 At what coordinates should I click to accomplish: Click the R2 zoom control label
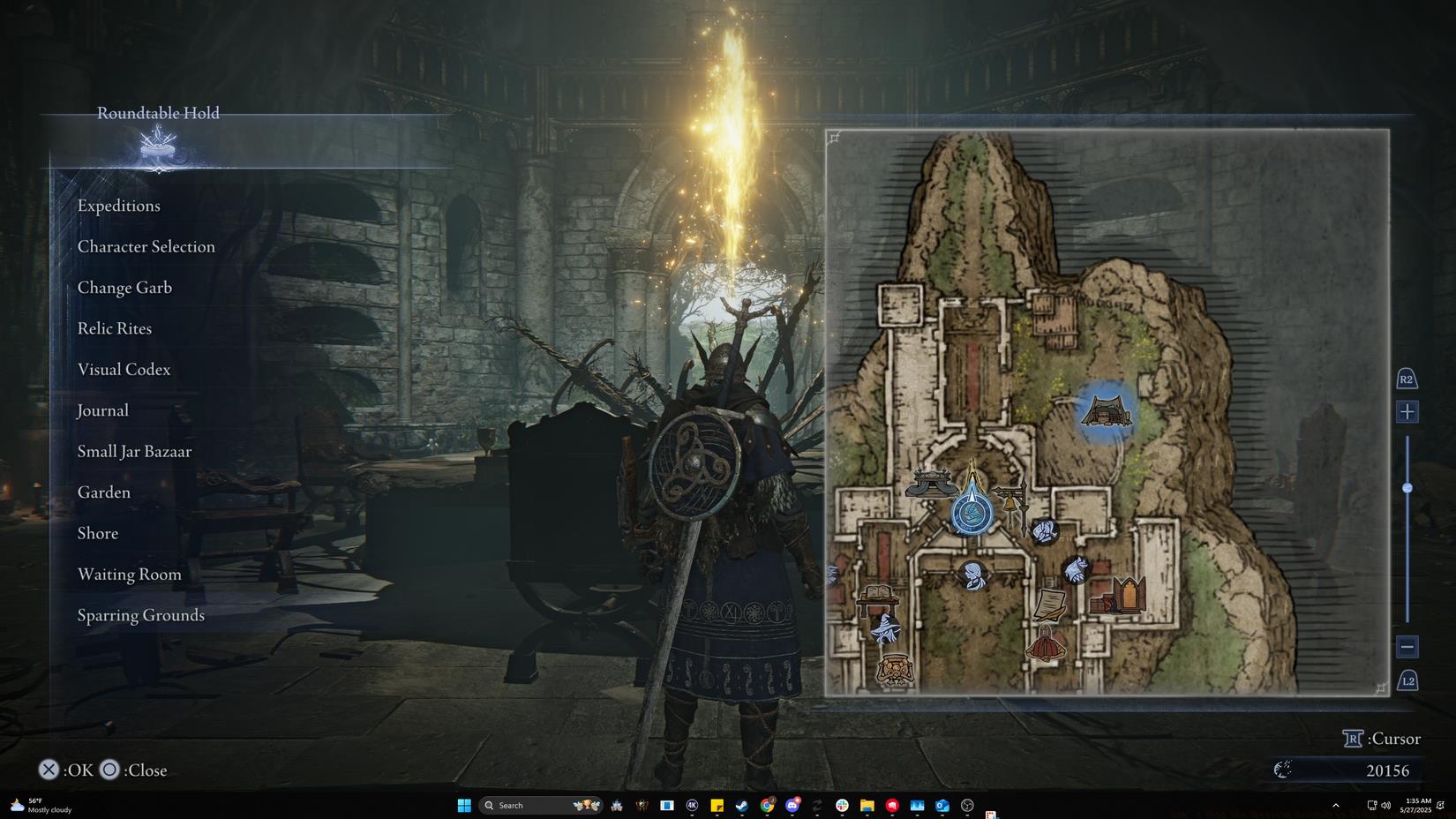1407,378
